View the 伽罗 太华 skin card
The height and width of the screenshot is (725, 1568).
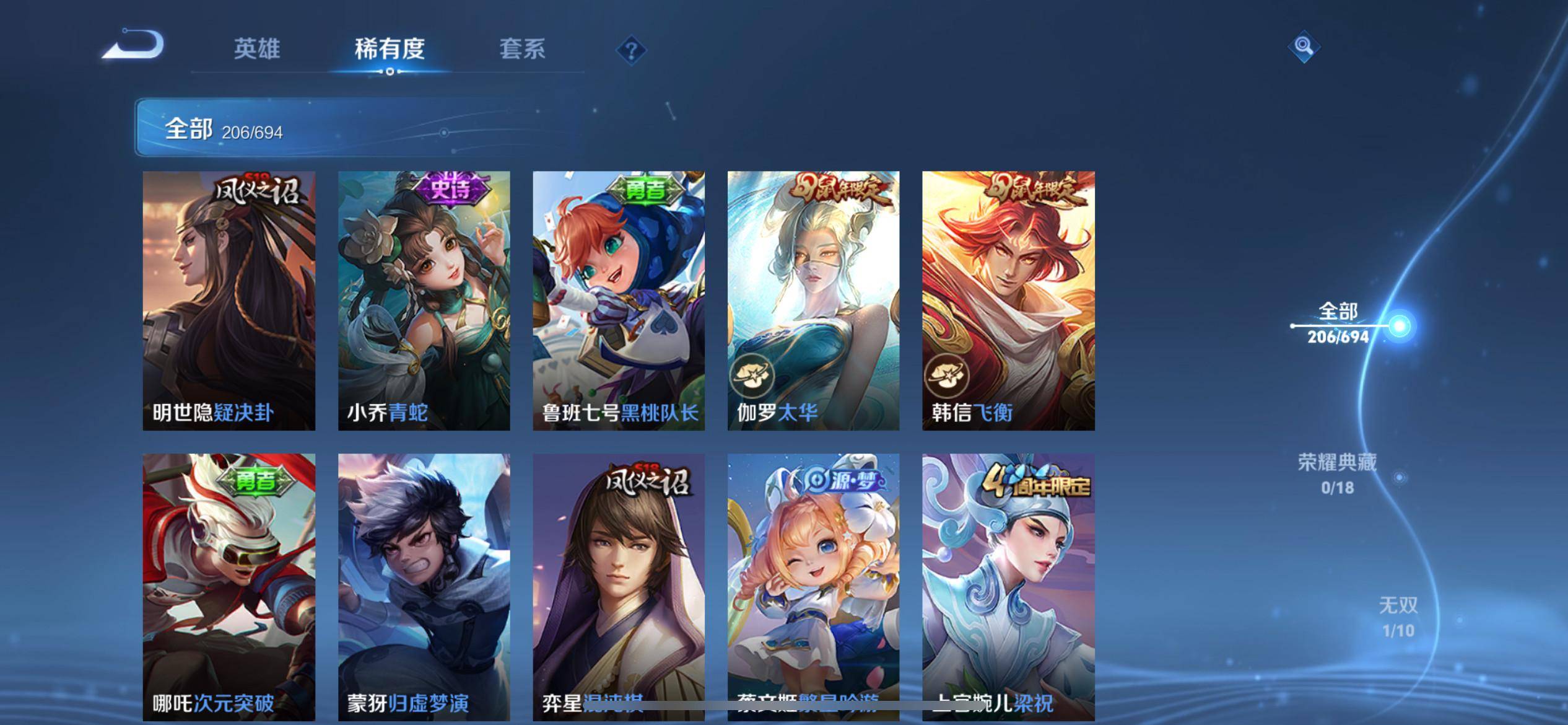click(813, 301)
